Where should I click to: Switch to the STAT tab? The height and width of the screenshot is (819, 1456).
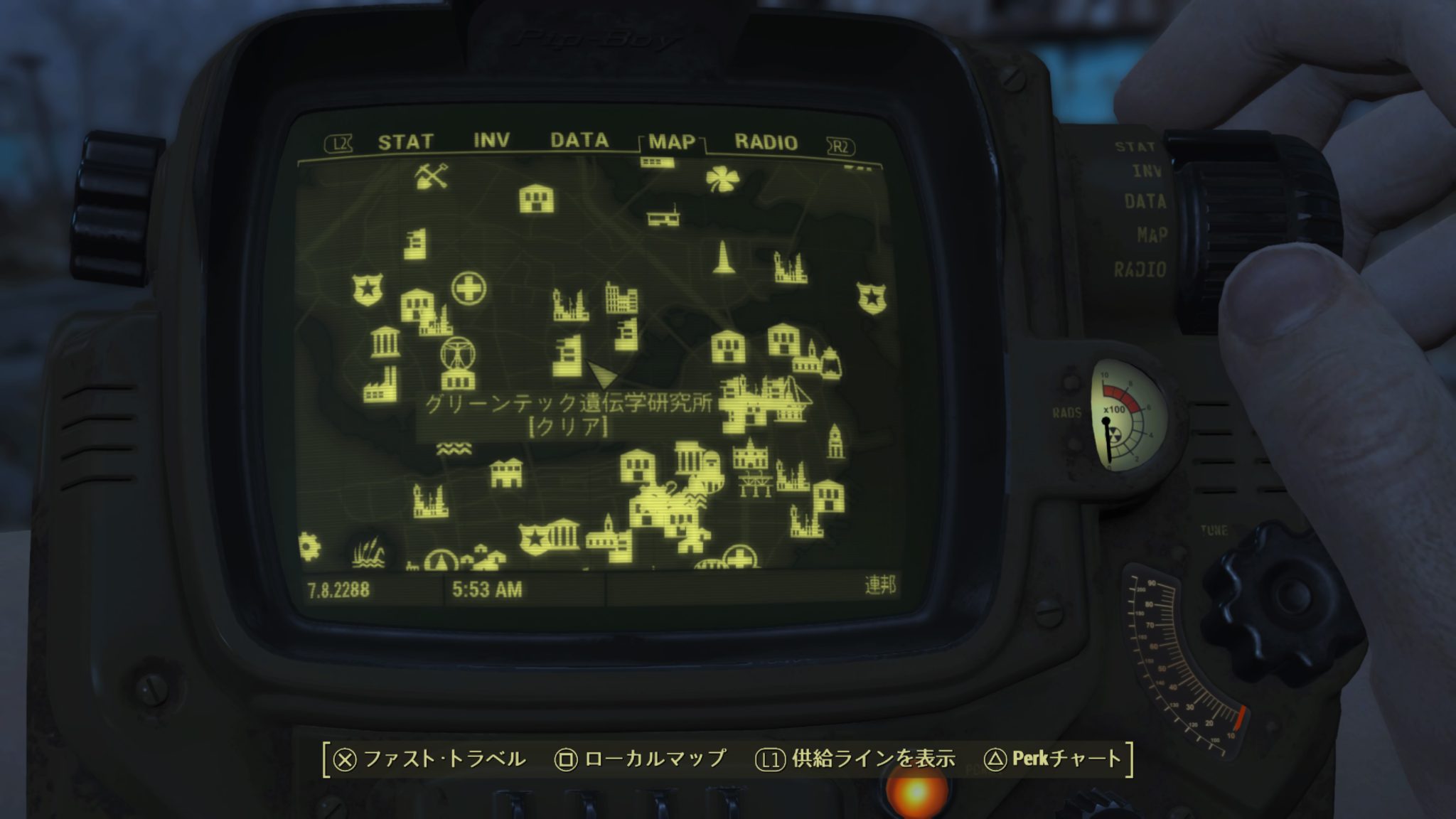point(405,140)
